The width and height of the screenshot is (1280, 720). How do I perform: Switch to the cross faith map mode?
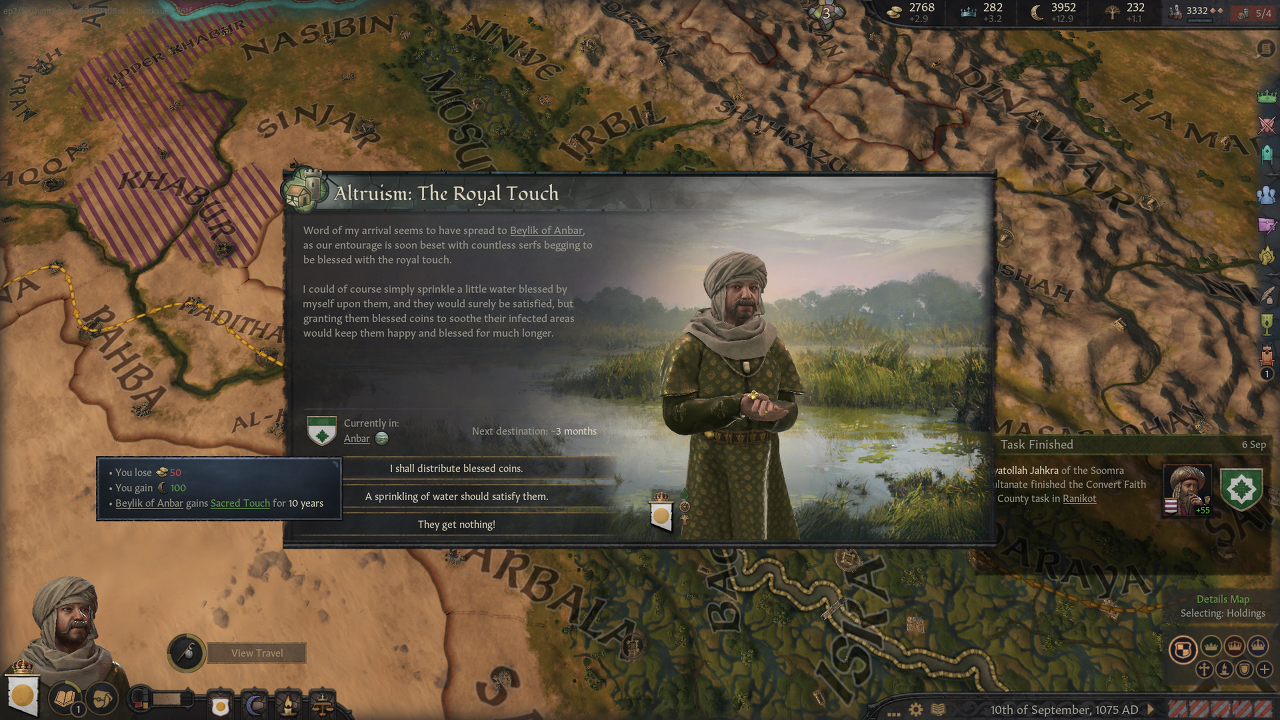click(1206, 669)
